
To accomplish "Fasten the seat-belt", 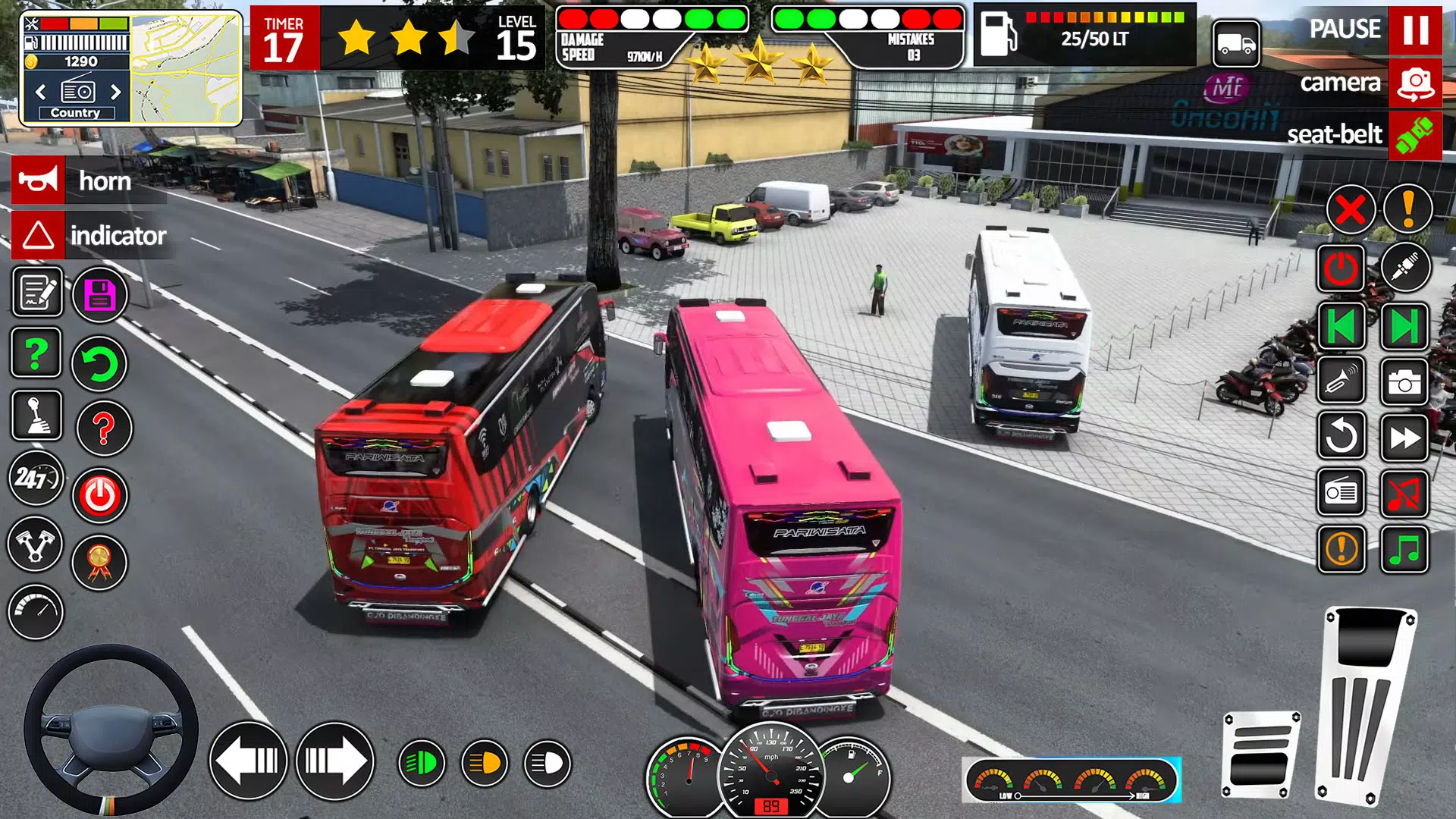I will coord(1417,136).
